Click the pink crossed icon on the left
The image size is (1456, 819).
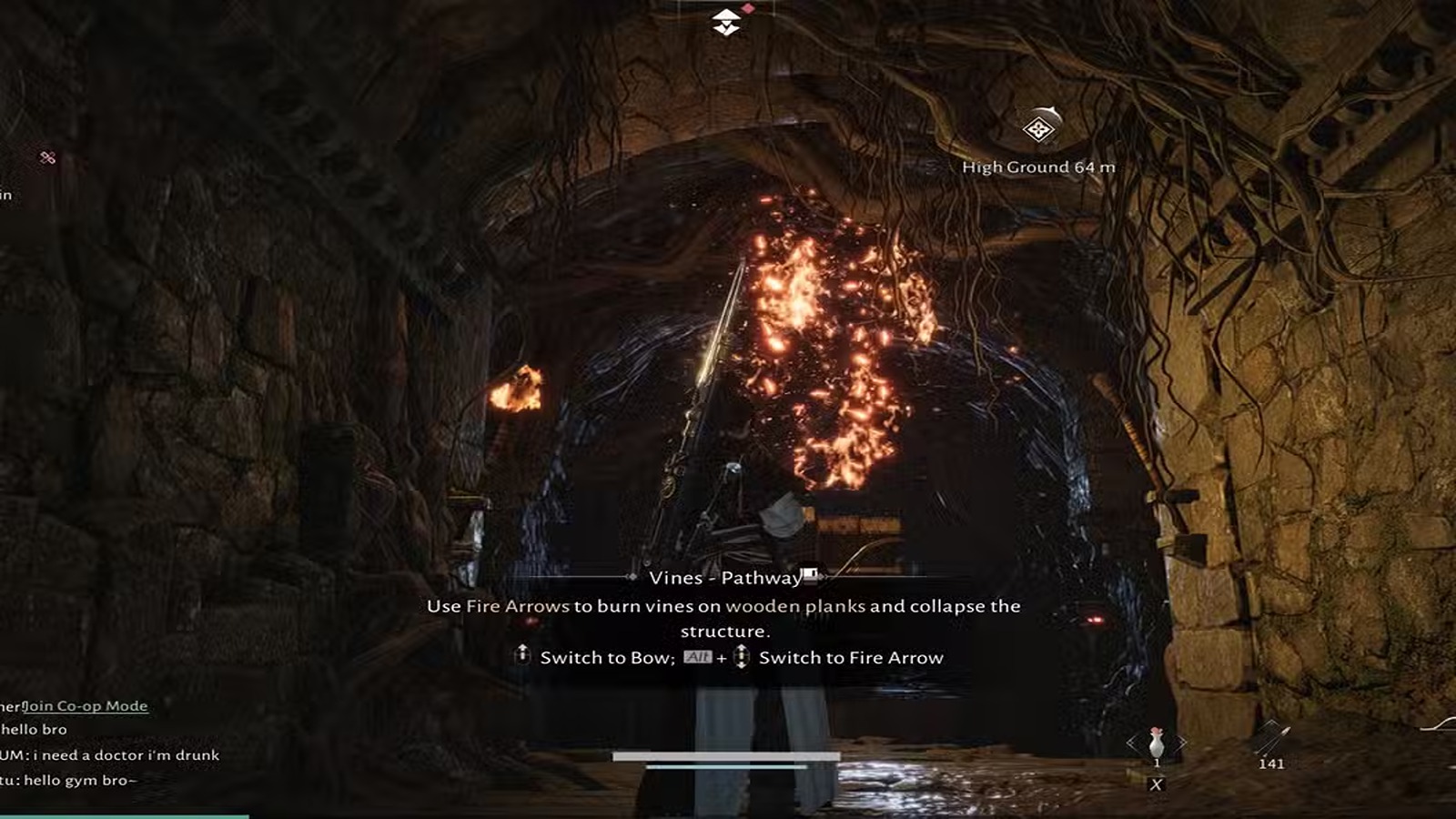48,157
